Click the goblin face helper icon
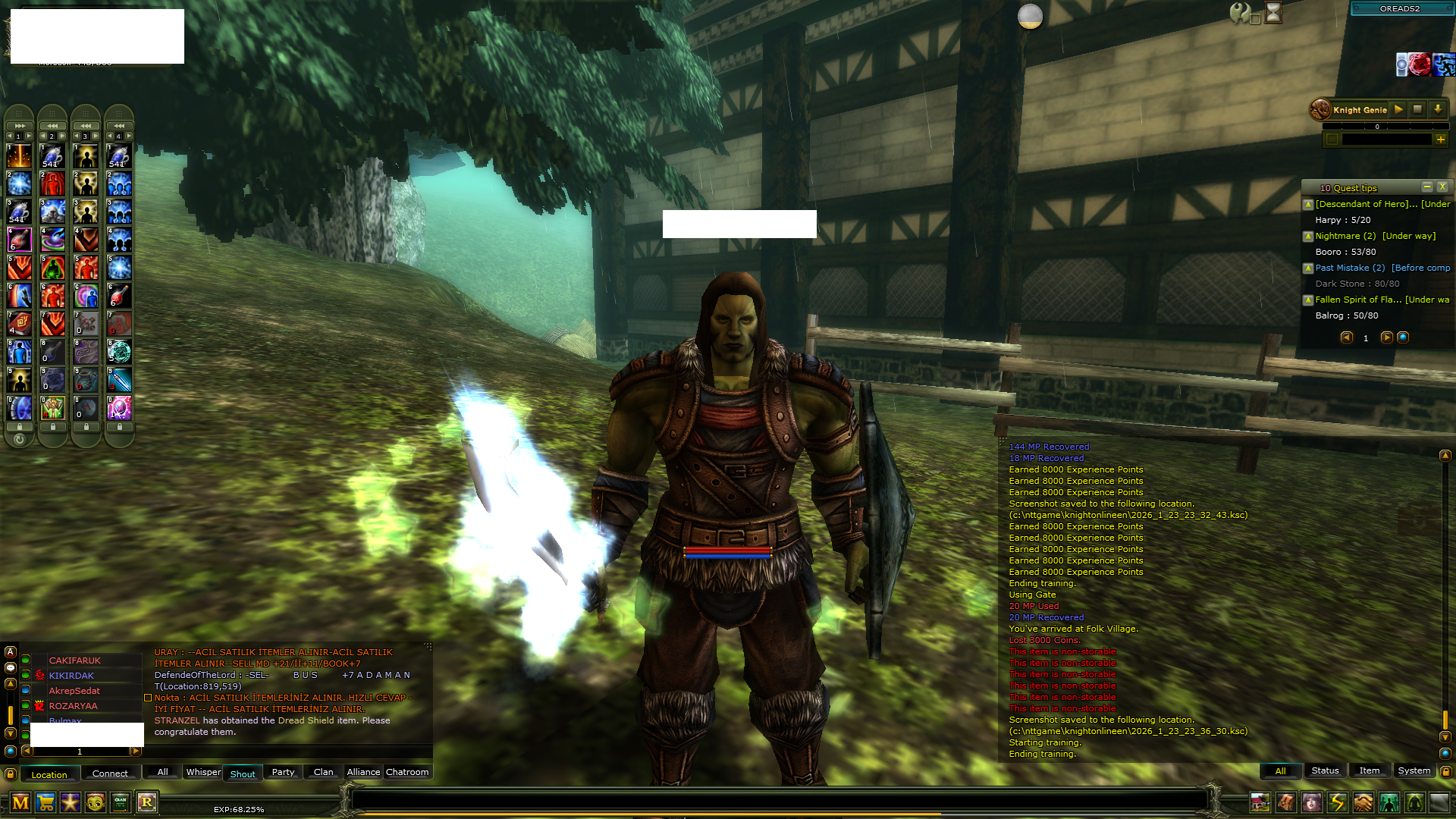1456x819 pixels. point(95,802)
